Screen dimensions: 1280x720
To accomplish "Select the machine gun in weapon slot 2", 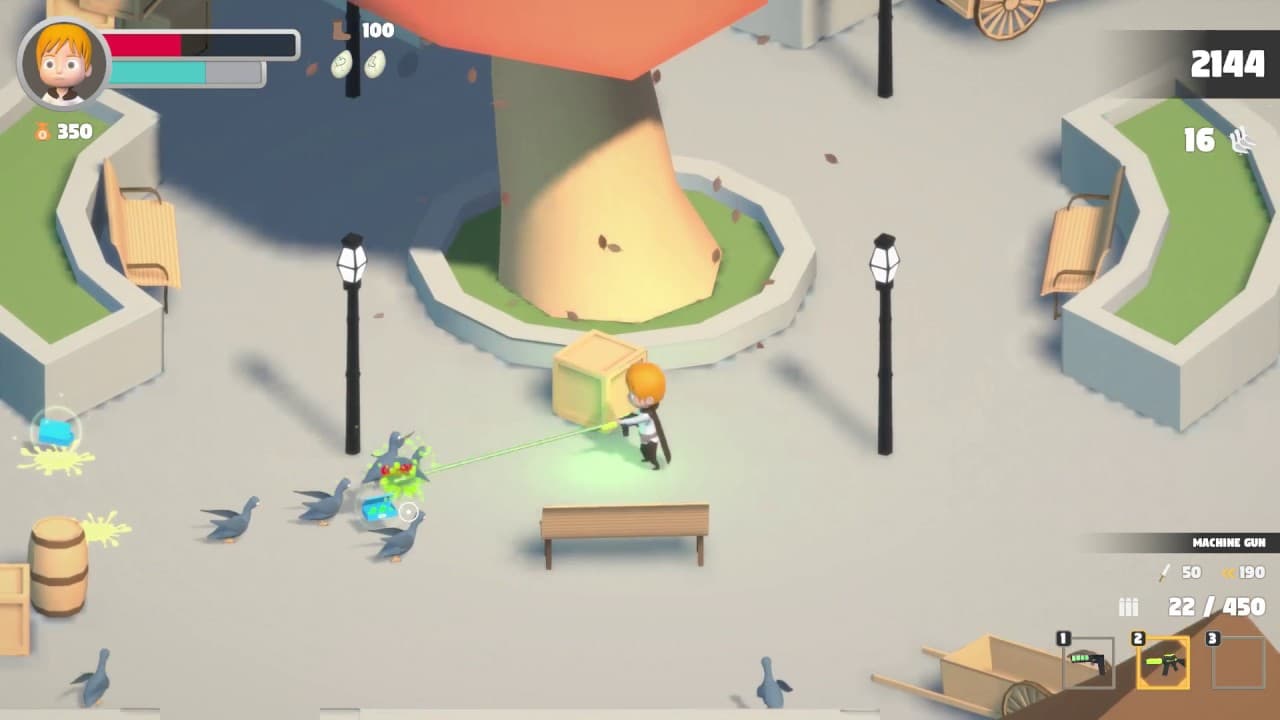I will click(x=1161, y=662).
